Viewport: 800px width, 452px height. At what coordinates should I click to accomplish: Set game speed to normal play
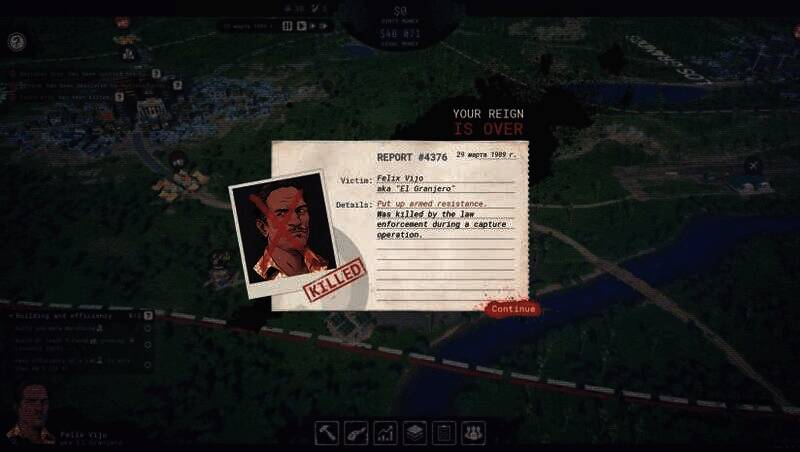click(299, 26)
